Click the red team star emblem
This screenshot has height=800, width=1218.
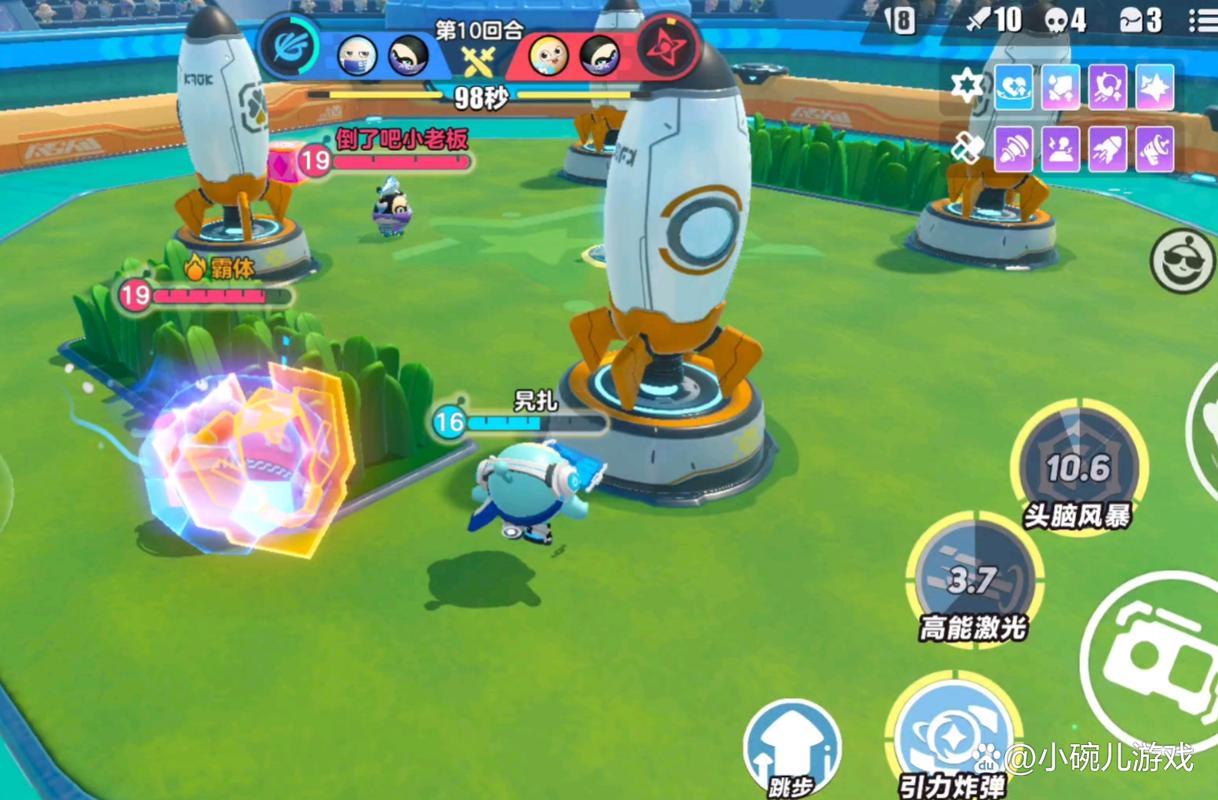(x=667, y=46)
